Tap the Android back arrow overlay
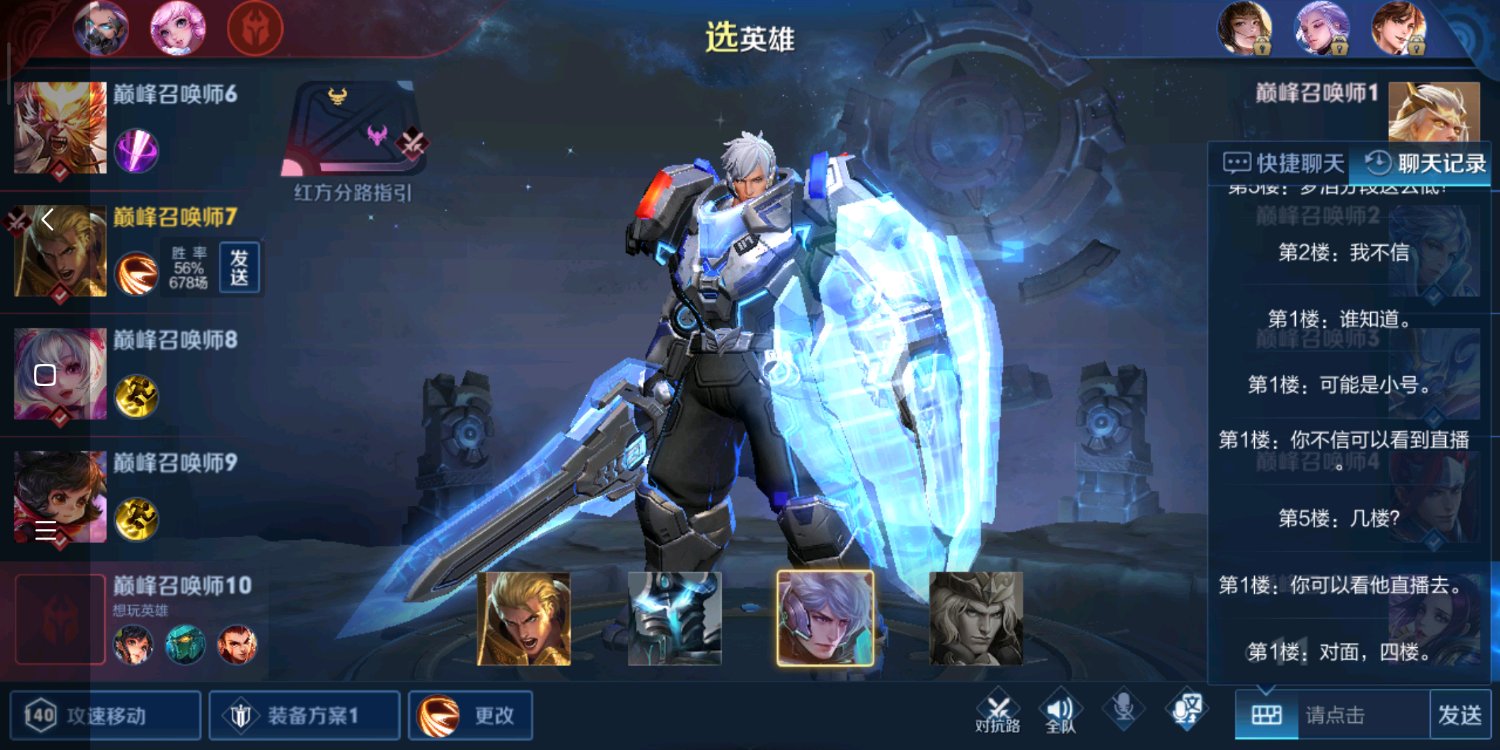 pyautogui.click(x=46, y=219)
